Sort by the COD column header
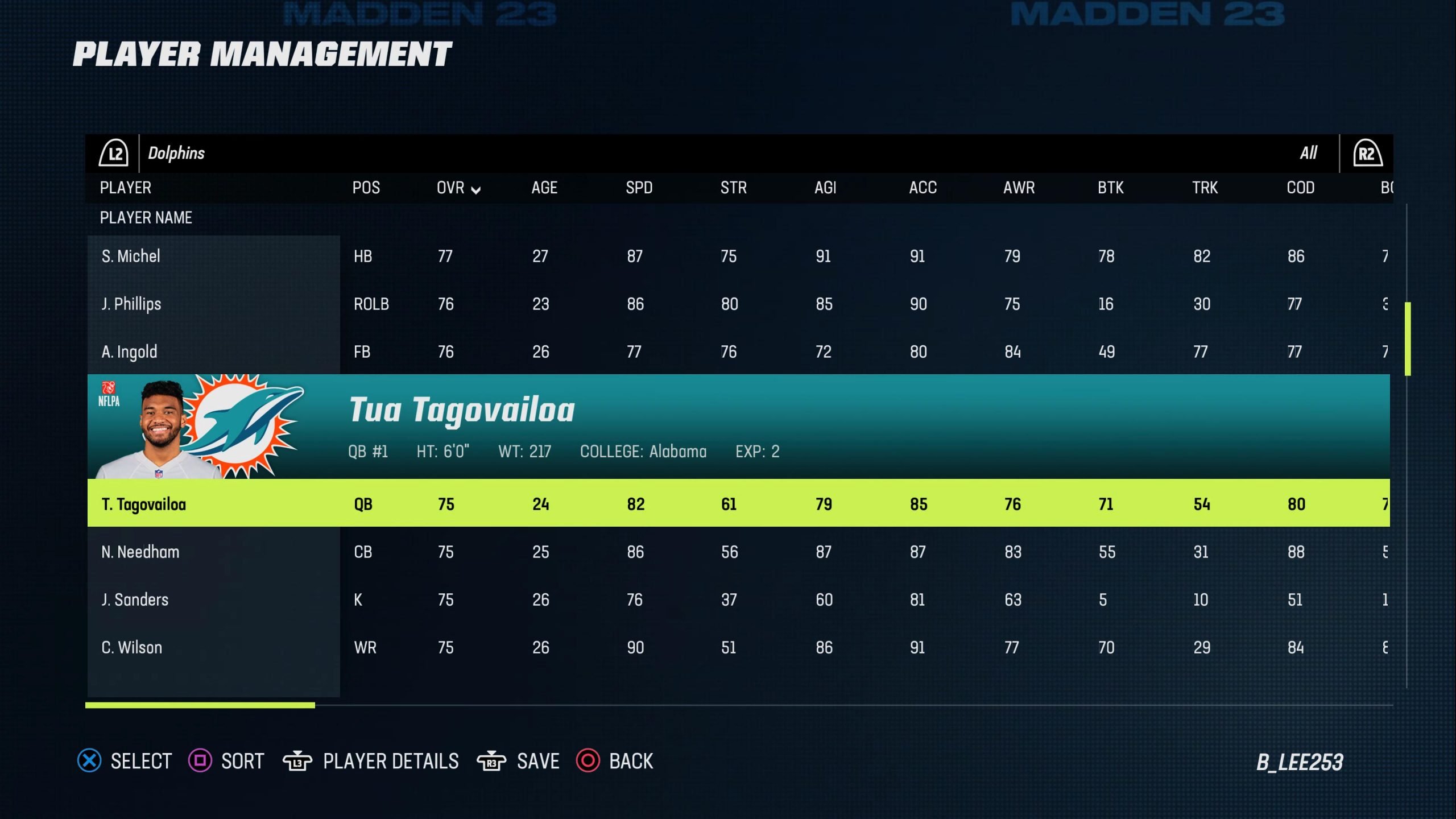This screenshot has width=1456, height=819. click(1300, 188)
